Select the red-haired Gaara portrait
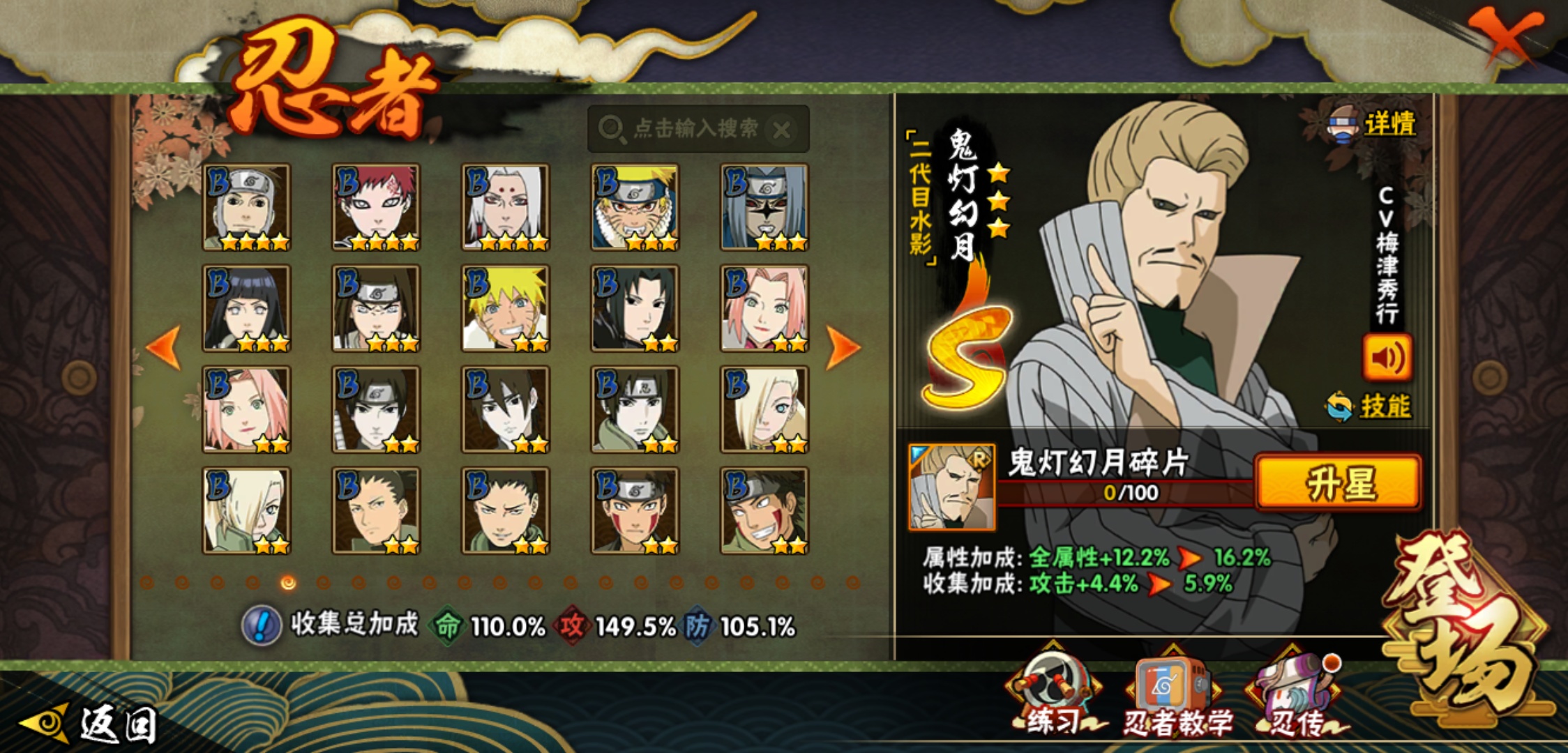 376,207
